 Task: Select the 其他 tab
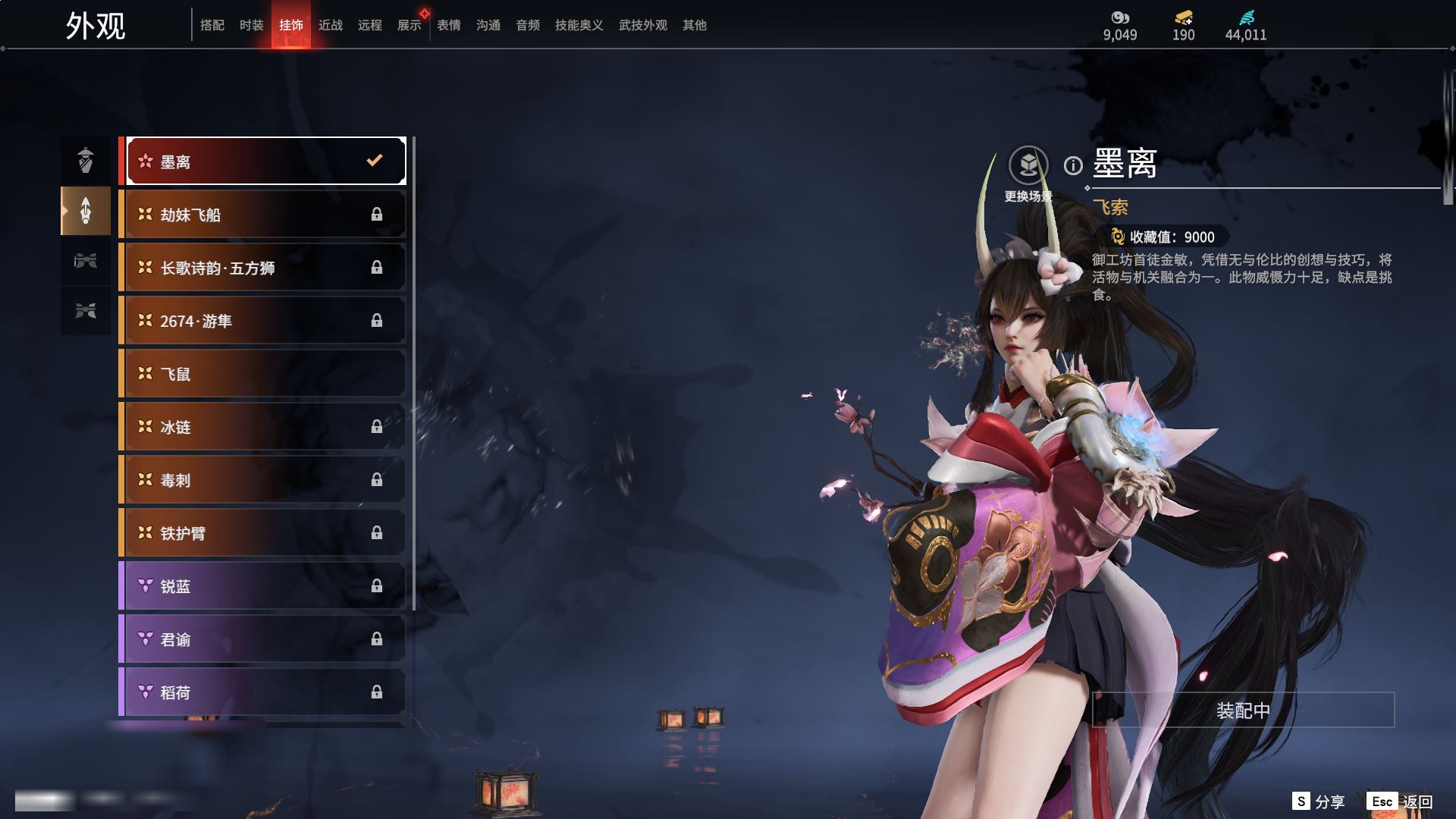click(695, 25)
